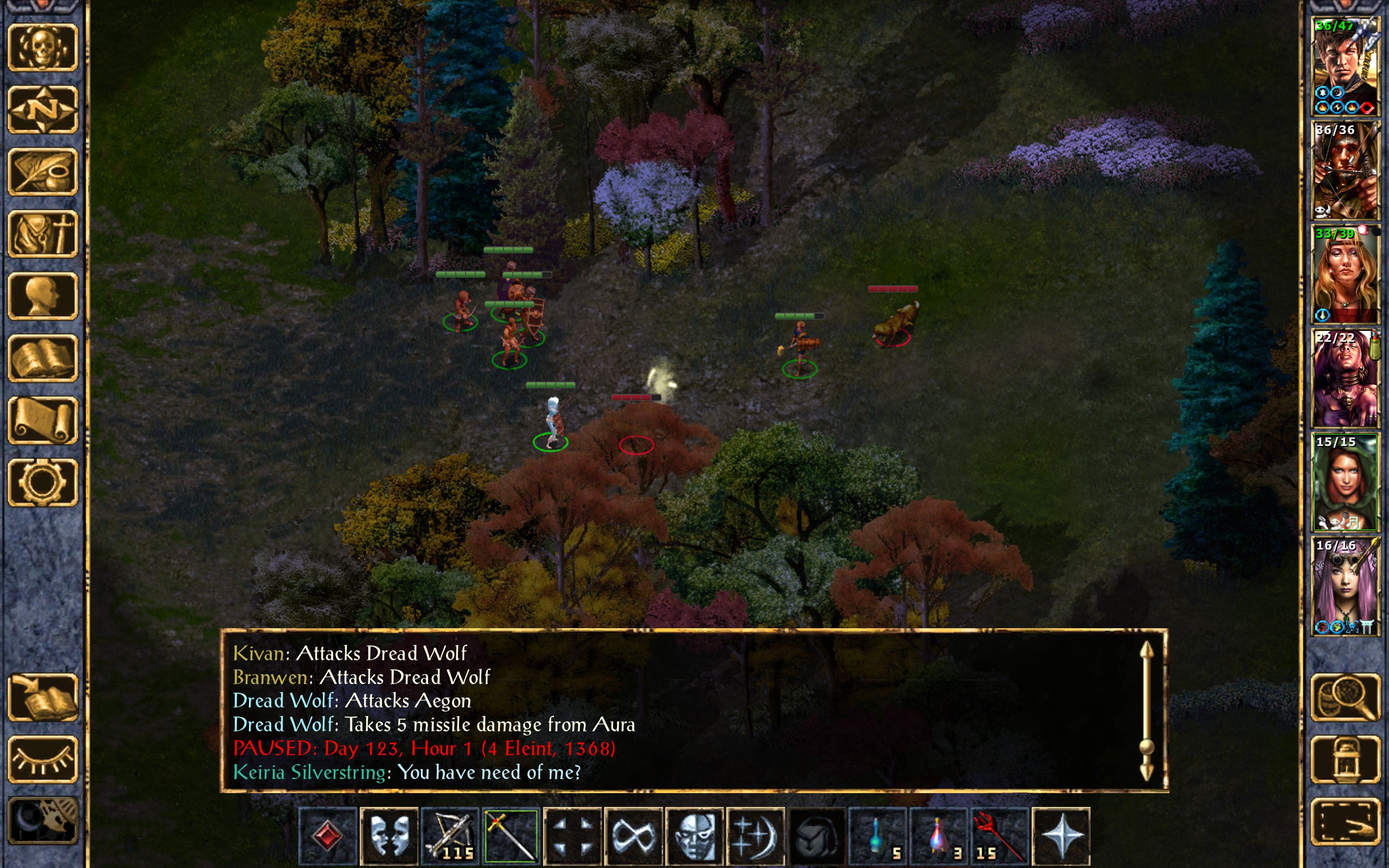Select the crossbow with 115 bolts
Viewport: 1389px width, 868px height.
[x=449, y=835]
